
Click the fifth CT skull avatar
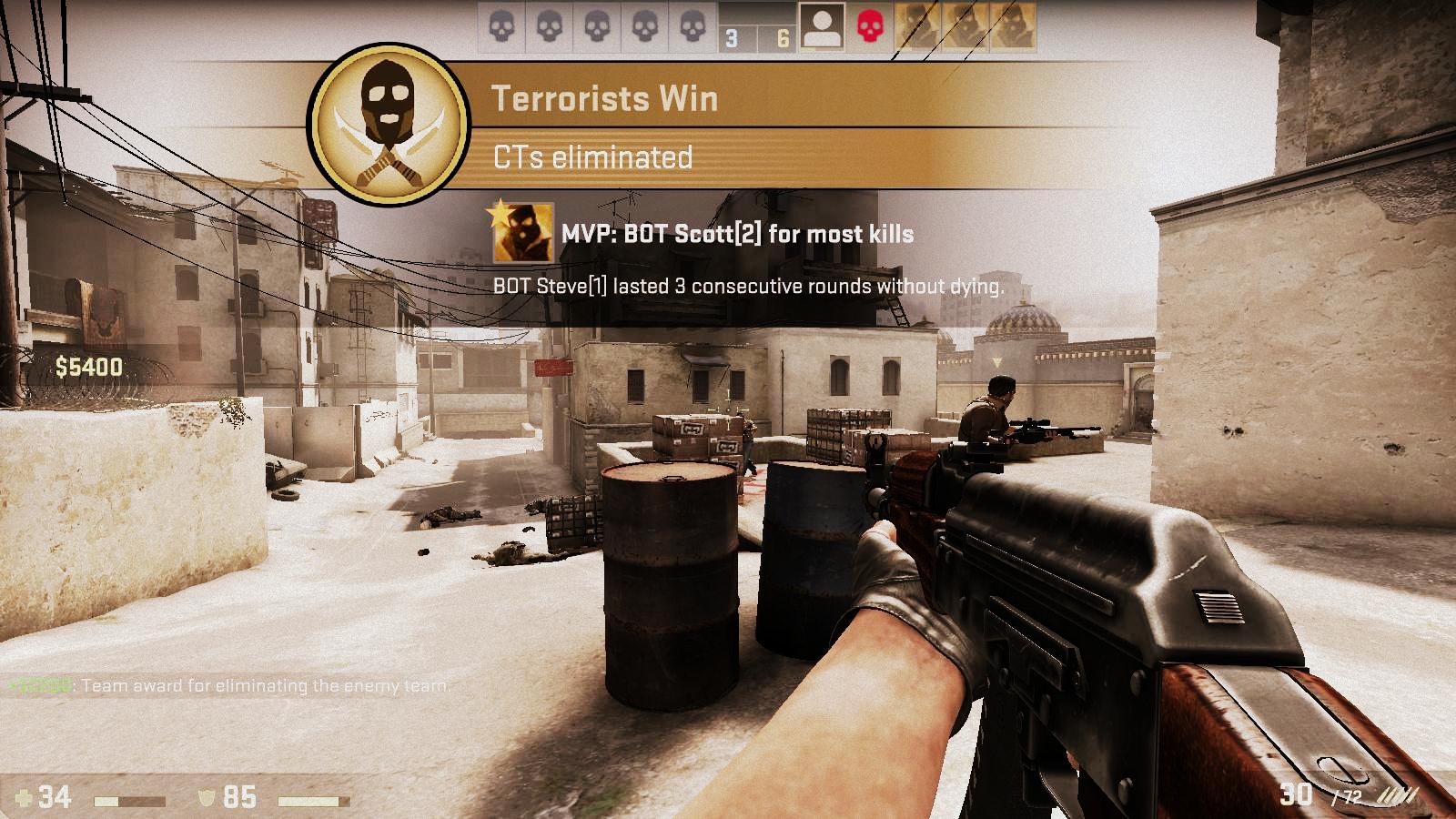(x=693, y=25)
